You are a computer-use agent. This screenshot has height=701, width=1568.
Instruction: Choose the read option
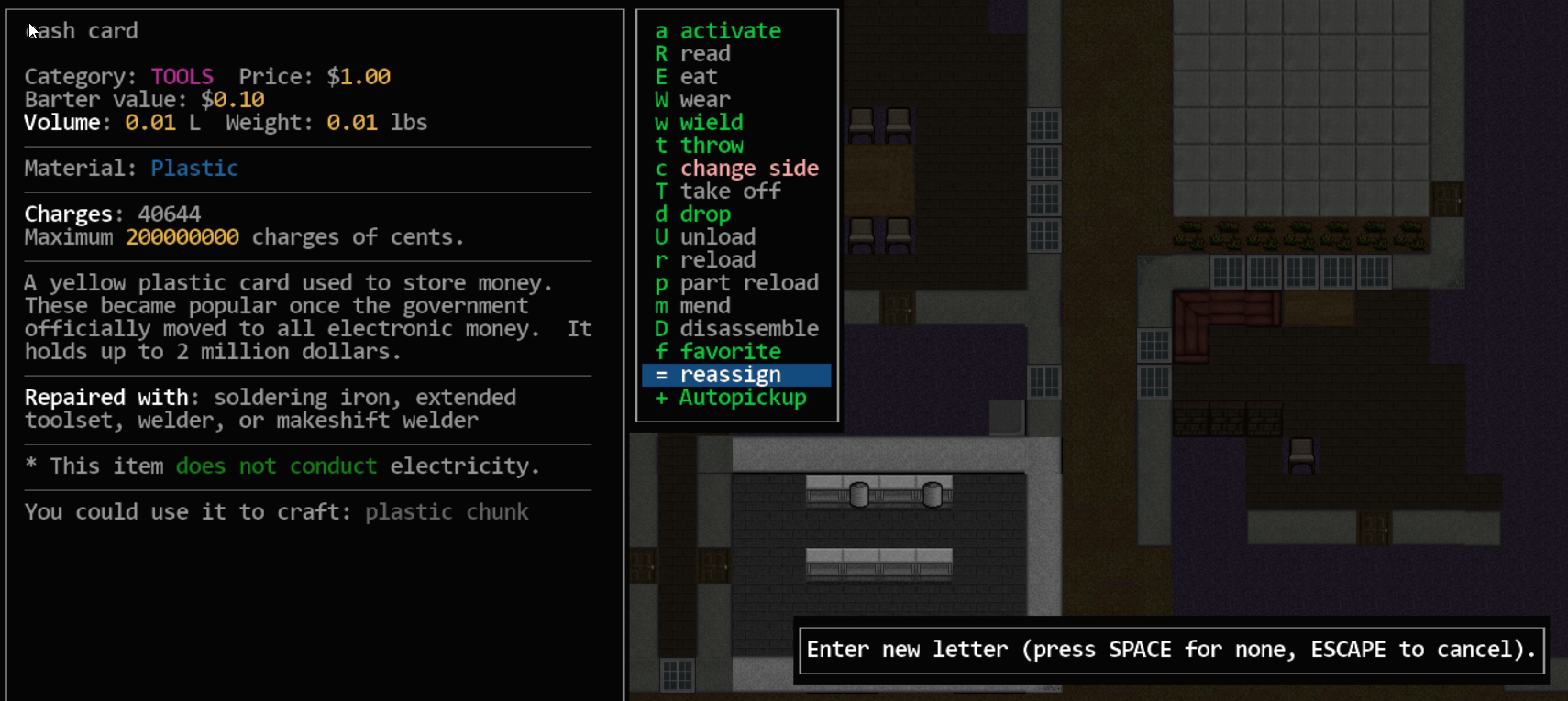point(704,54)
